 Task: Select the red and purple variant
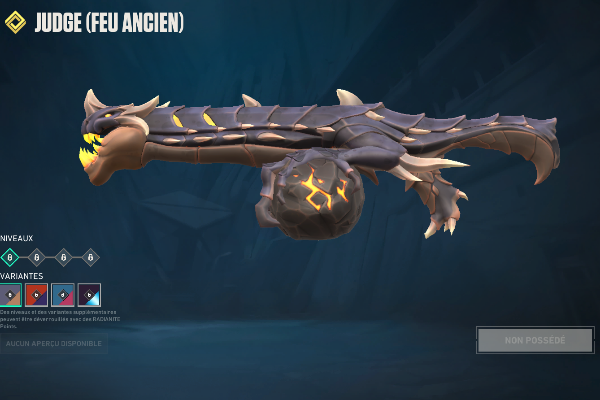click(x=37, y=295)
